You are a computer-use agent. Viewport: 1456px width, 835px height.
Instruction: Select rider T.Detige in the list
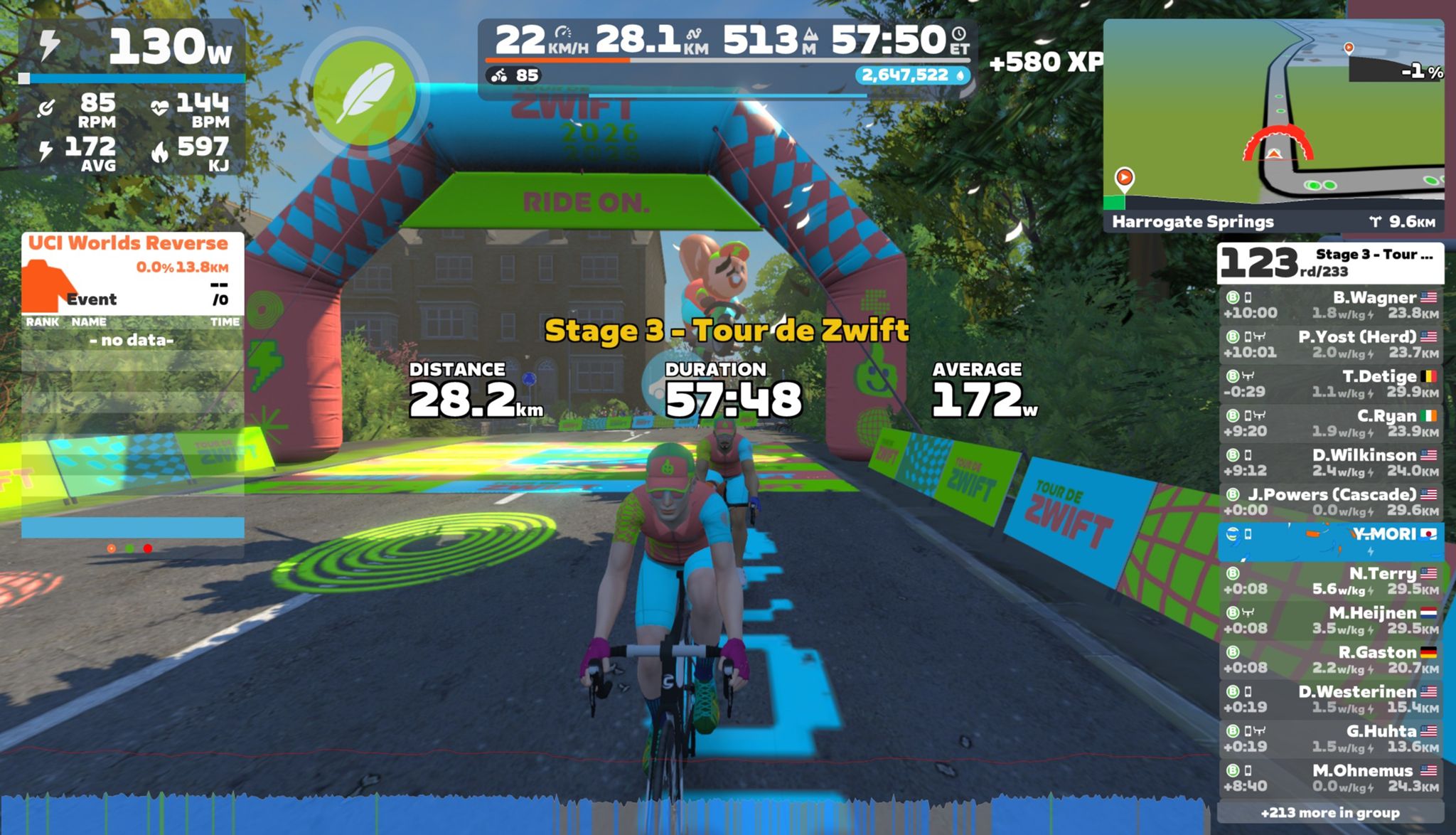1330,384
